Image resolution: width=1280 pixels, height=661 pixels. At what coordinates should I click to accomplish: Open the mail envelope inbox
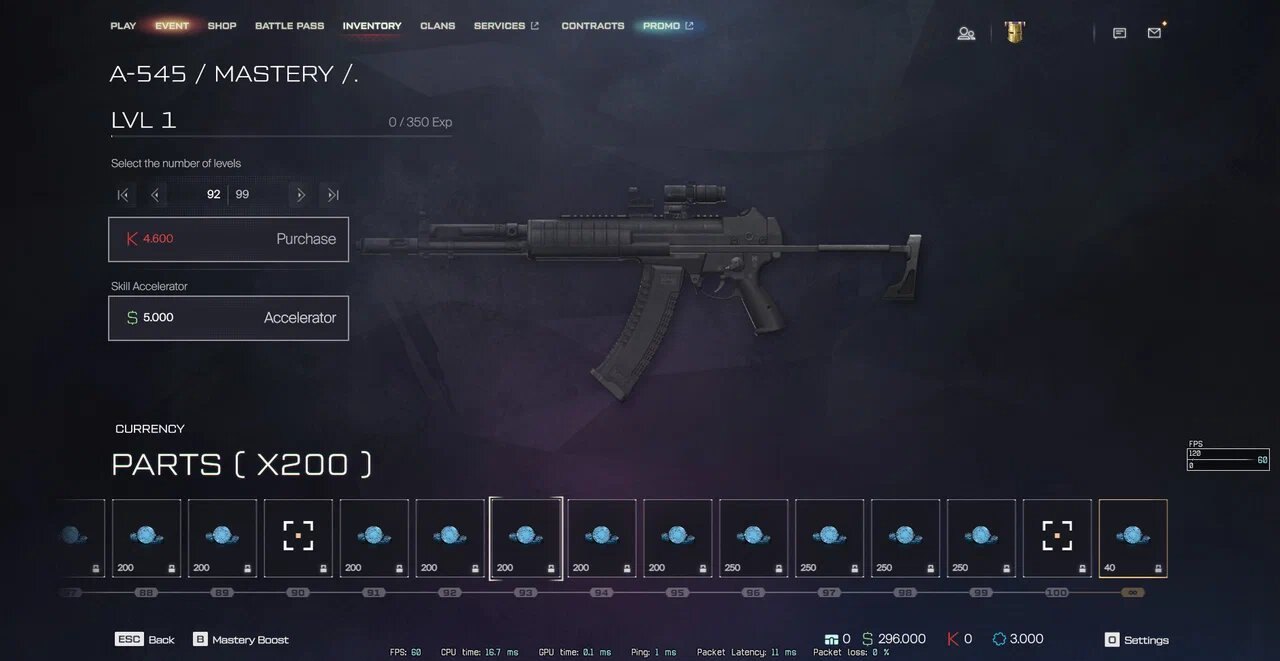tap(1155, 33)
